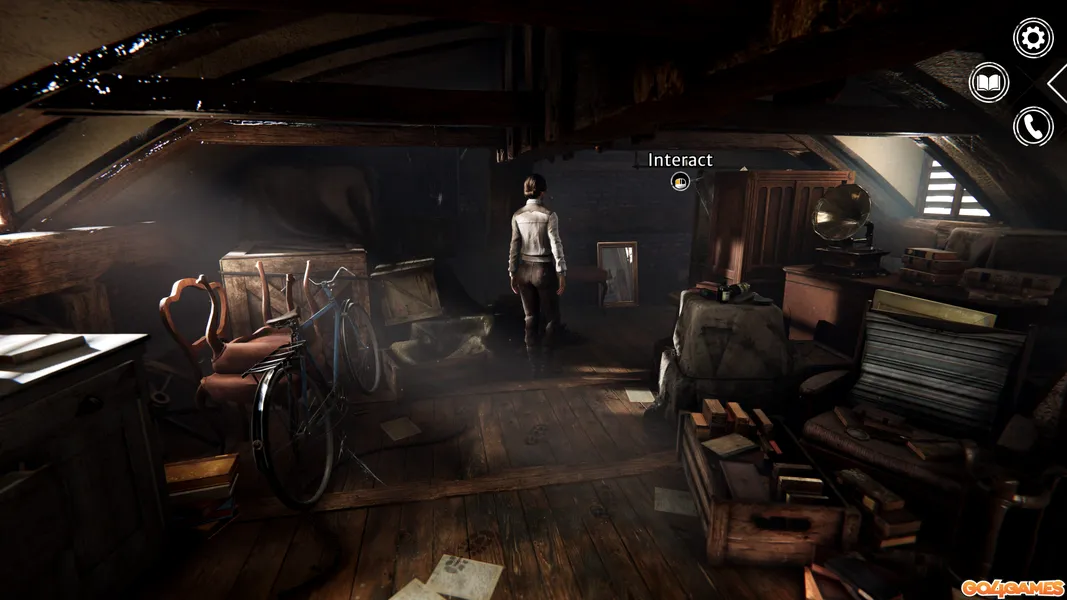The width and height of the screenshot is (1067, 600).
Task: Collapse the side menu arrow
Action: tap(1058, 83)
